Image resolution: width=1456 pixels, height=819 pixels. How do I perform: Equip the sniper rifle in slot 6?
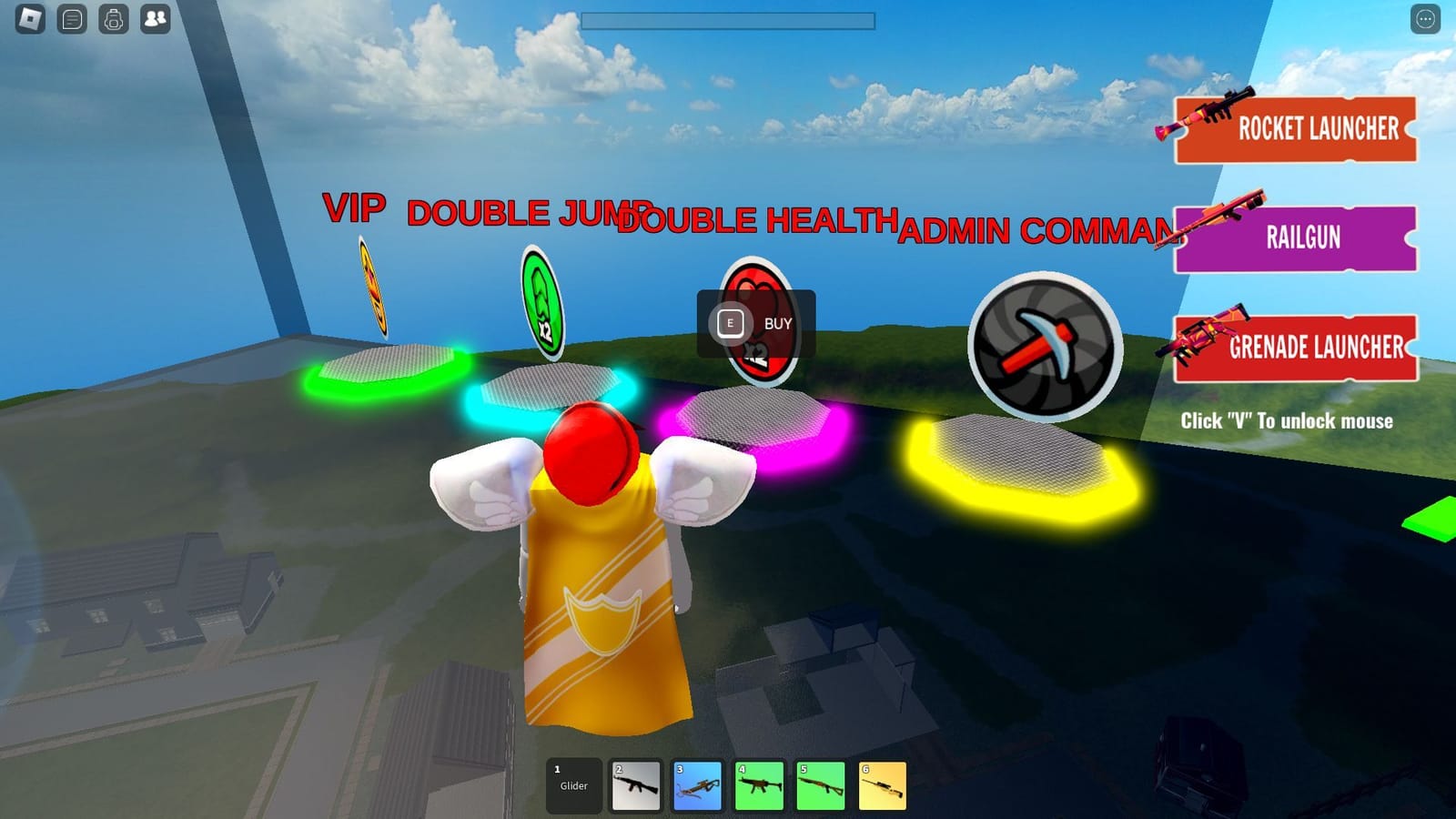(881, 784)
